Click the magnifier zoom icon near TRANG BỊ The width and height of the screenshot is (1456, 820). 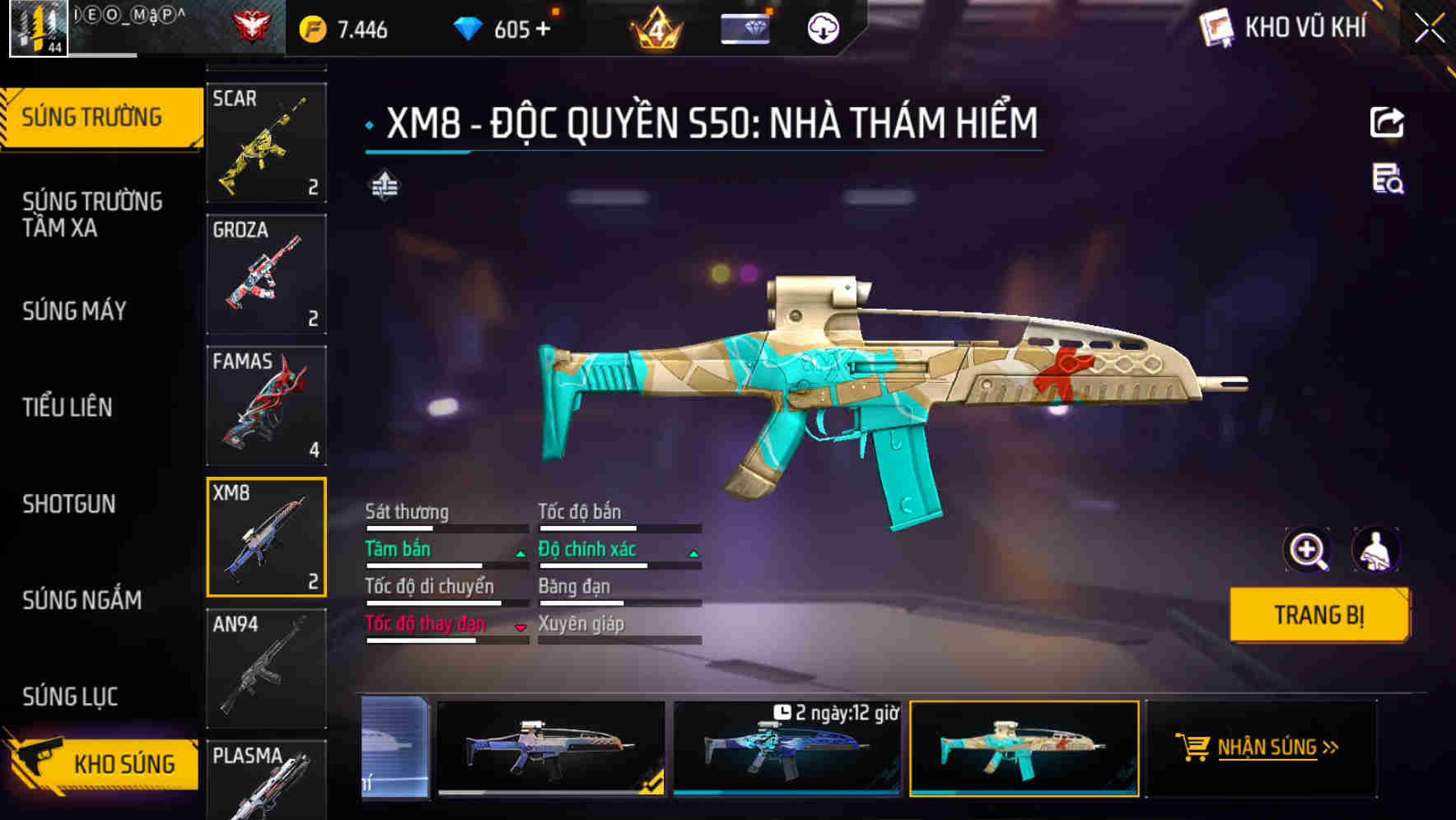[1309, 549]
